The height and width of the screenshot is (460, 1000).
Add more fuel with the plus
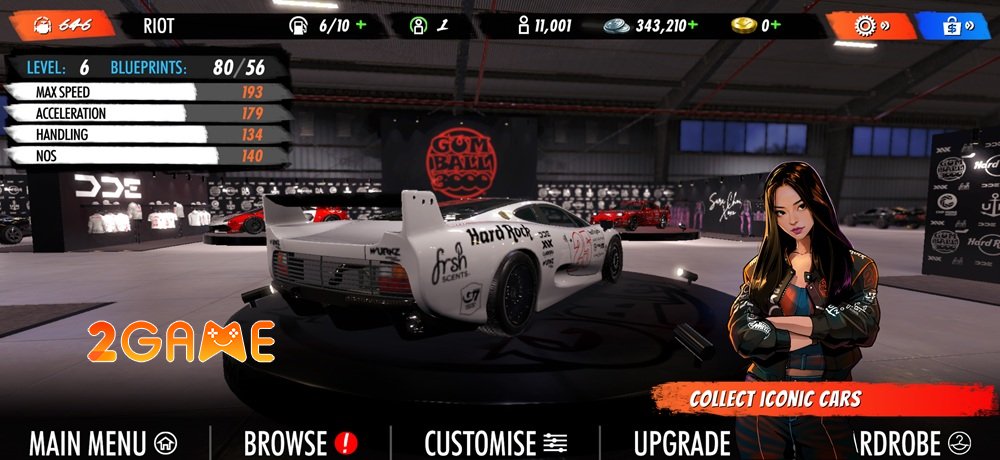point(360,26)
